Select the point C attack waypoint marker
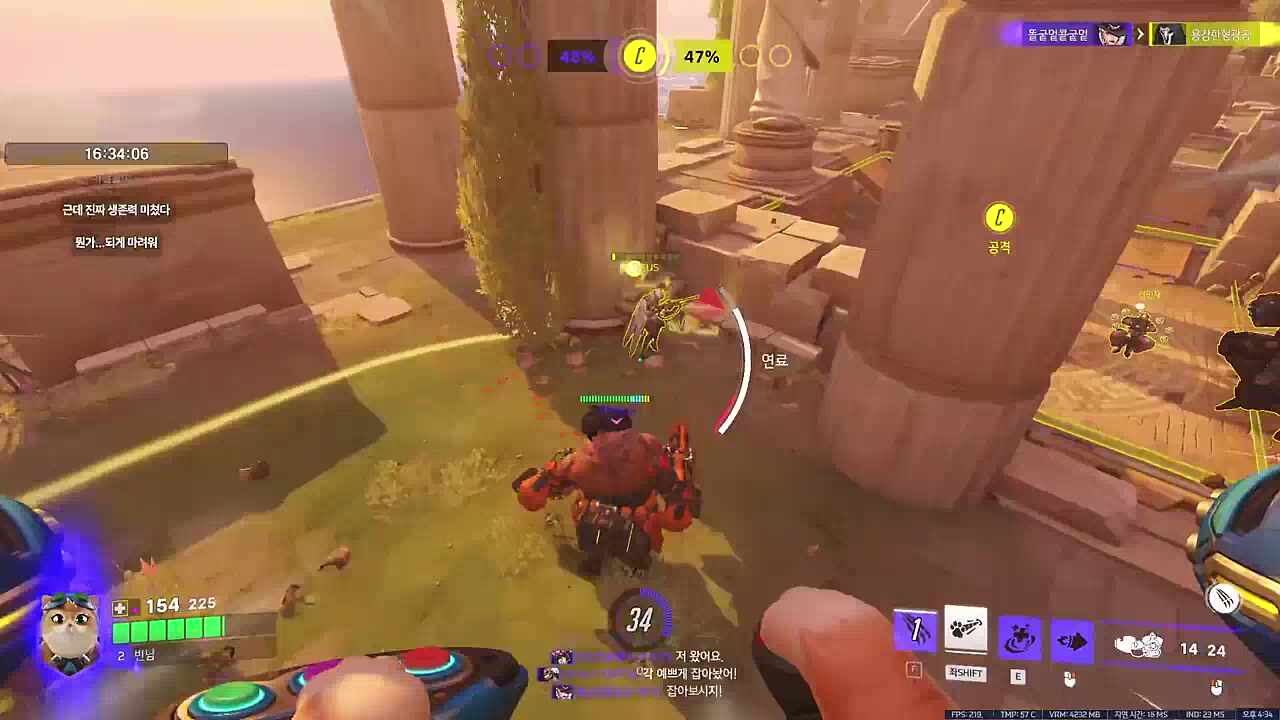 tap(999, 218)
